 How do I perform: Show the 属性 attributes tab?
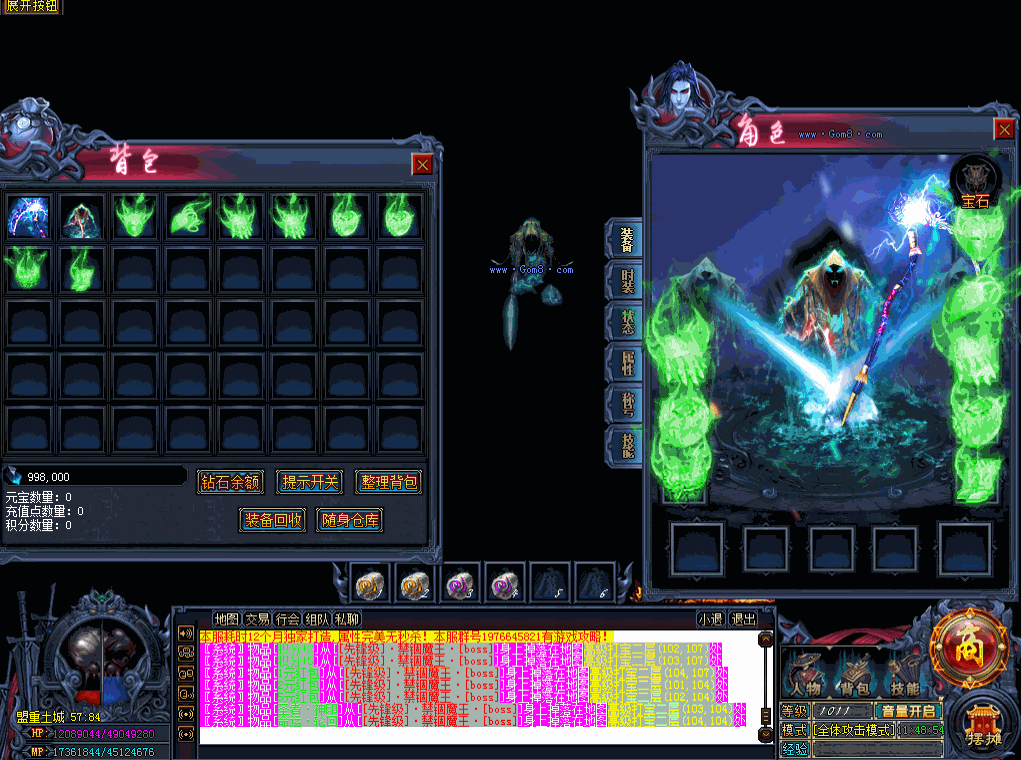[626, 364]
